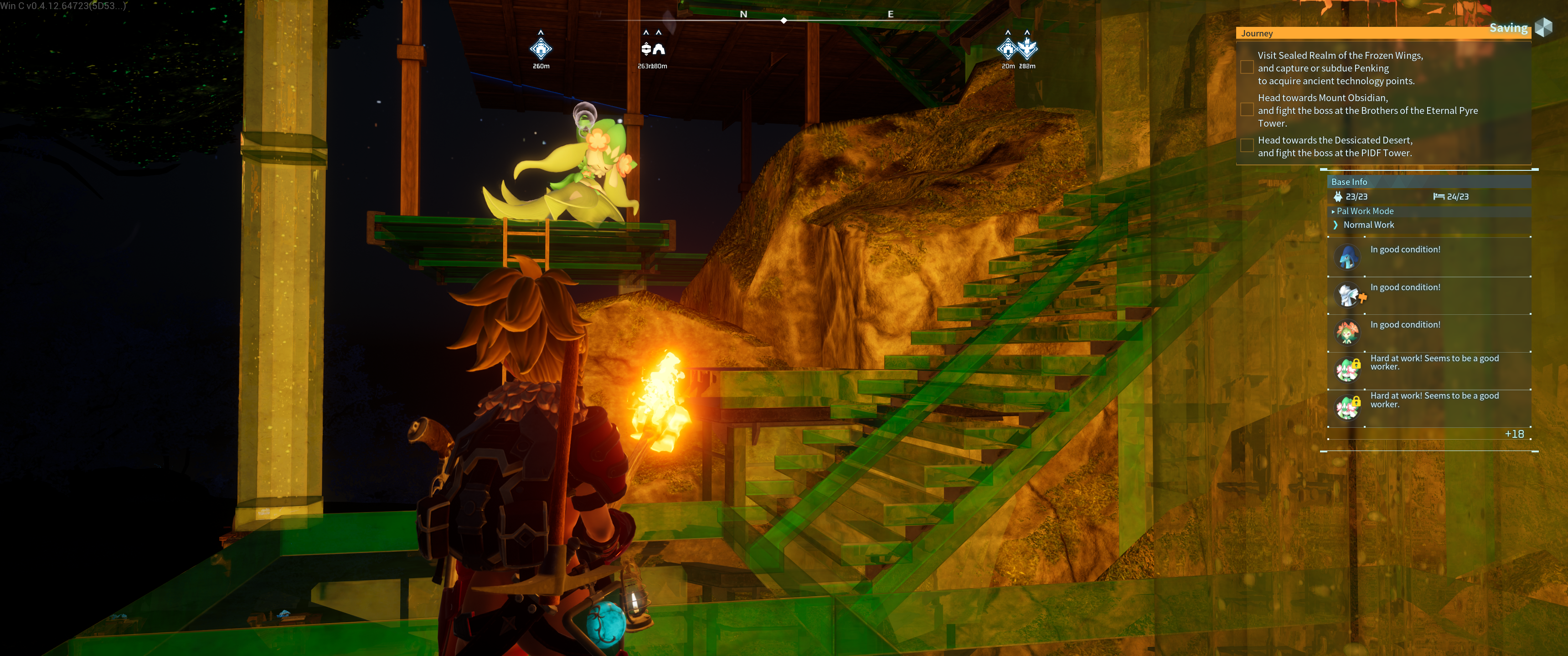The image size is (1568, 656).
Task: Click the 260m base marker on compass
Action: (541, 49)
